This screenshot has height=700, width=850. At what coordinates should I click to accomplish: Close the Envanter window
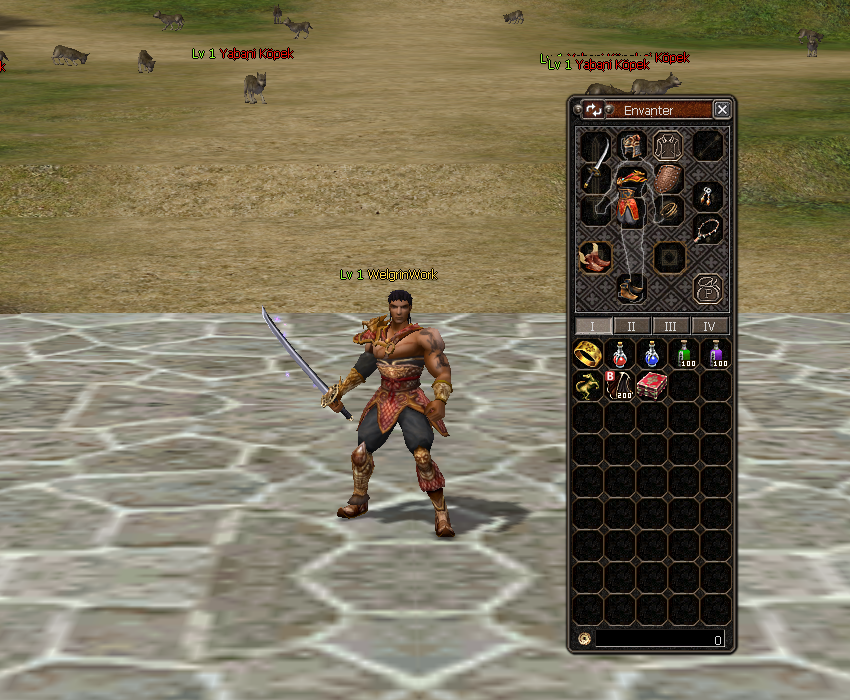click(722, 110)
